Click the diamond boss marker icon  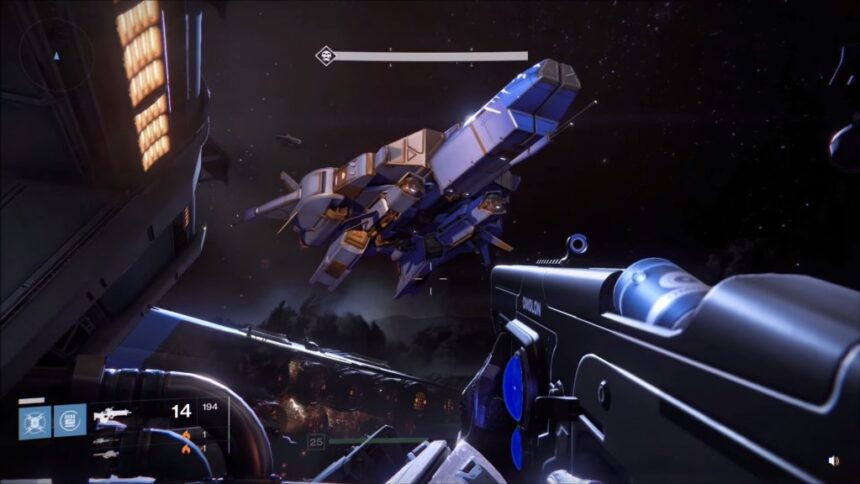coord(325,56)
